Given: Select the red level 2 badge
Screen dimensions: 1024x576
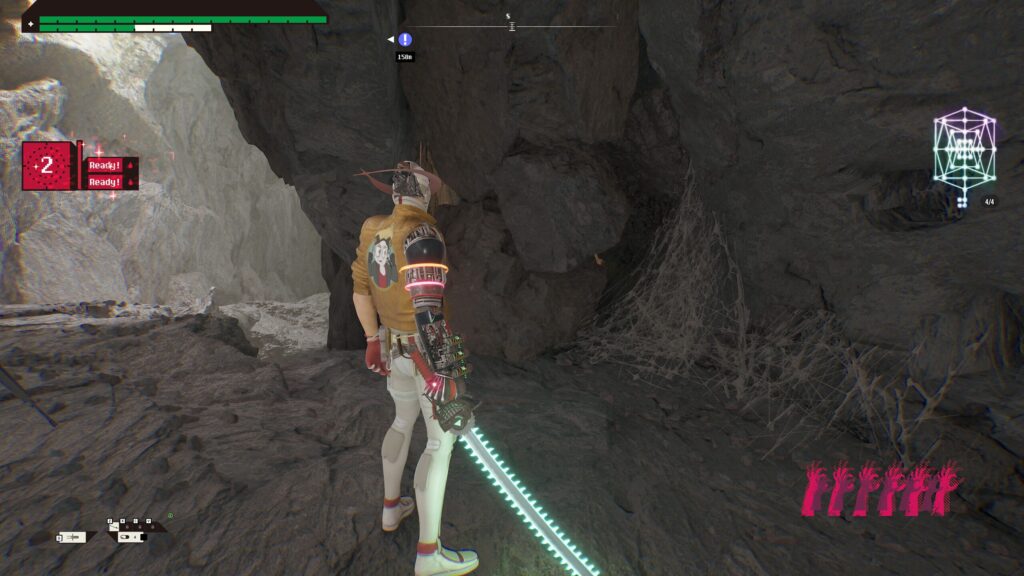Looking at the screenshot, I should tap(47, 166).
